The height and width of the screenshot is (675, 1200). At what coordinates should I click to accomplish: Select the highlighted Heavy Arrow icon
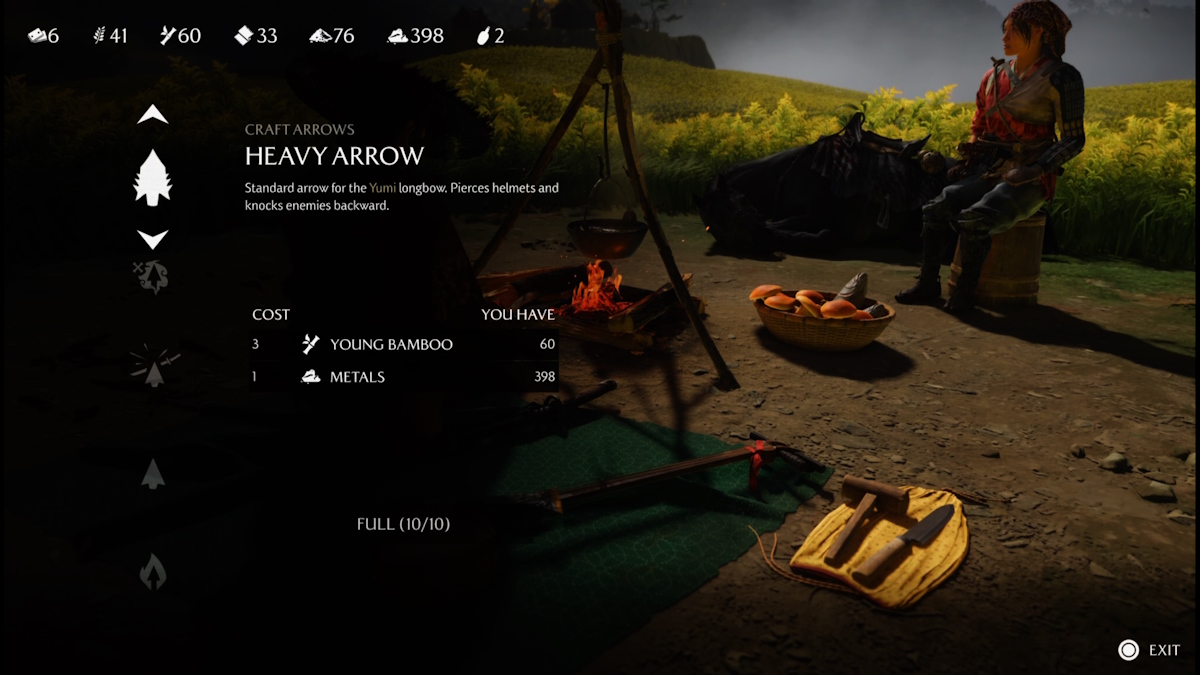pos(153,178)
